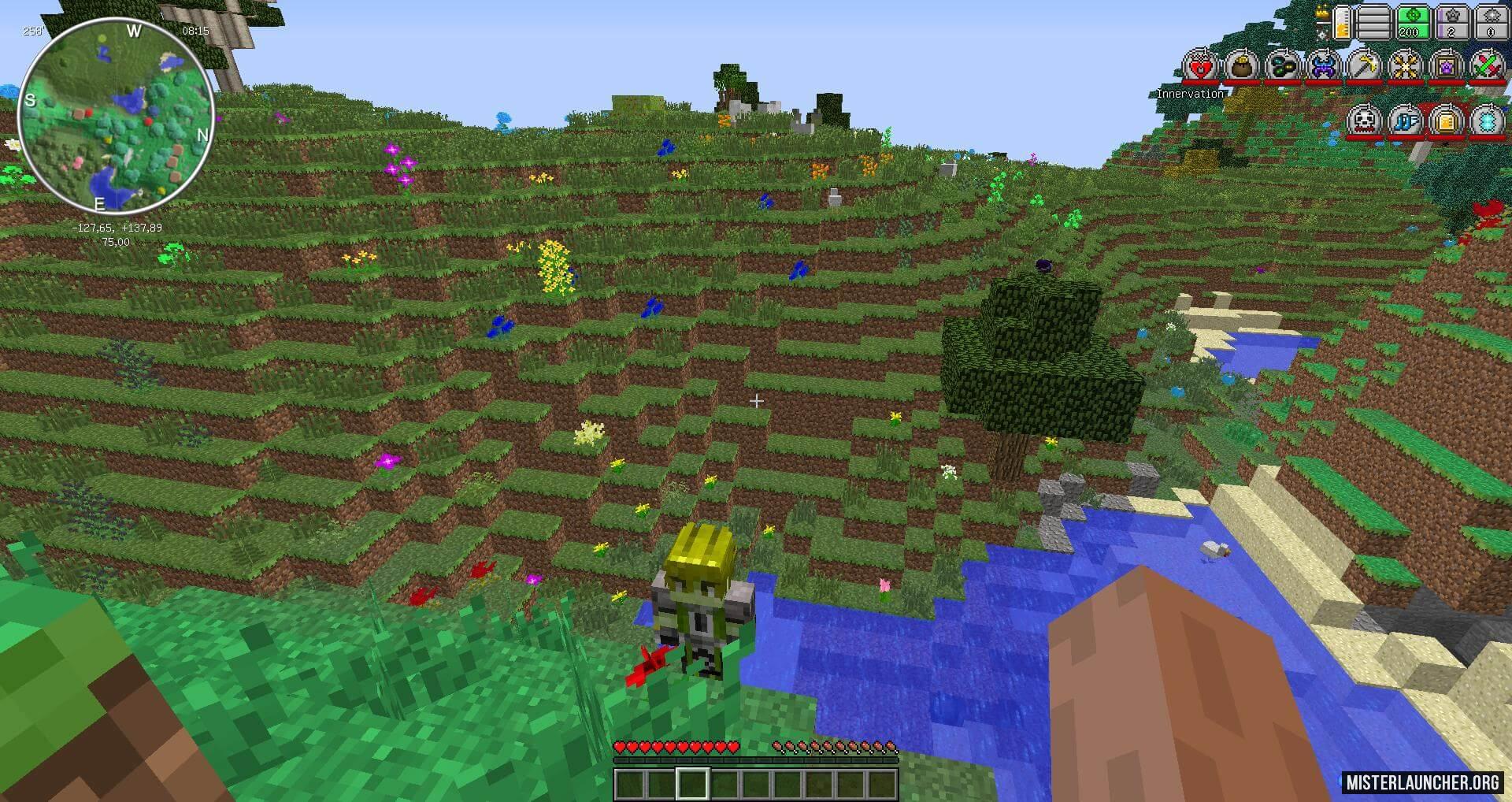
Task: Open the green panel showing 200
Action: tap(1412, 22)
